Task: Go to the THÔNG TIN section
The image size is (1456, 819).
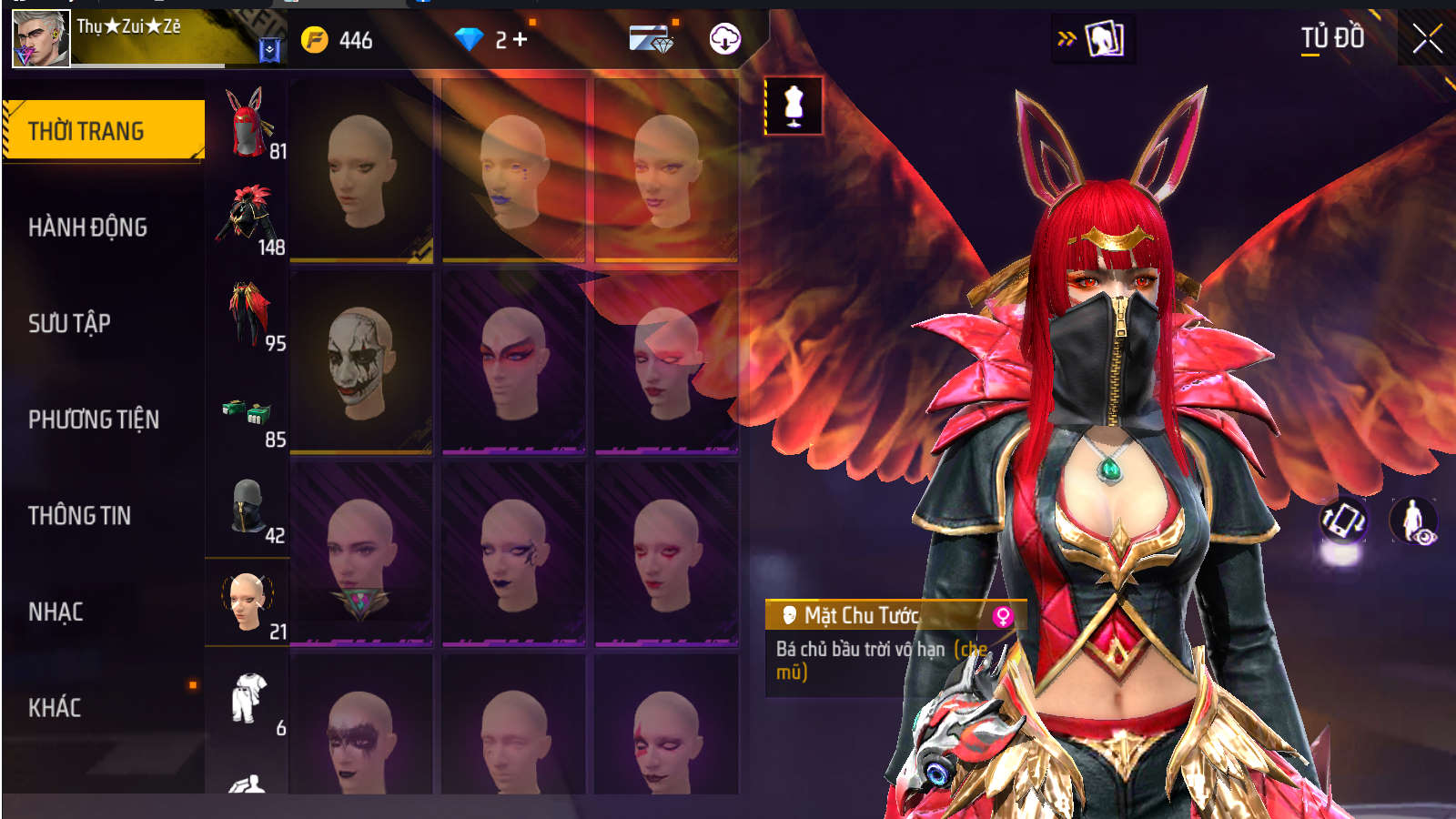Action: pos(79,516)
